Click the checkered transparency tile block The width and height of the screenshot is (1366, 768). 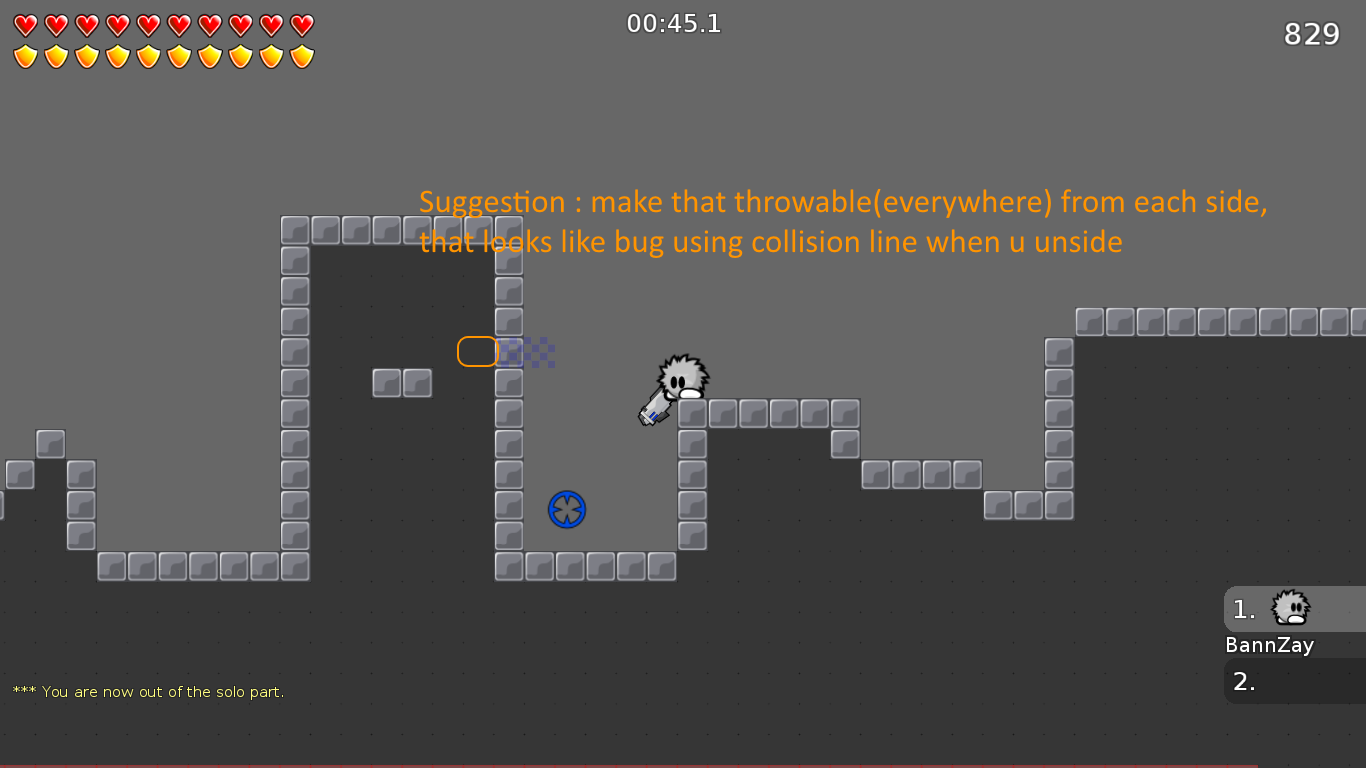529,352
